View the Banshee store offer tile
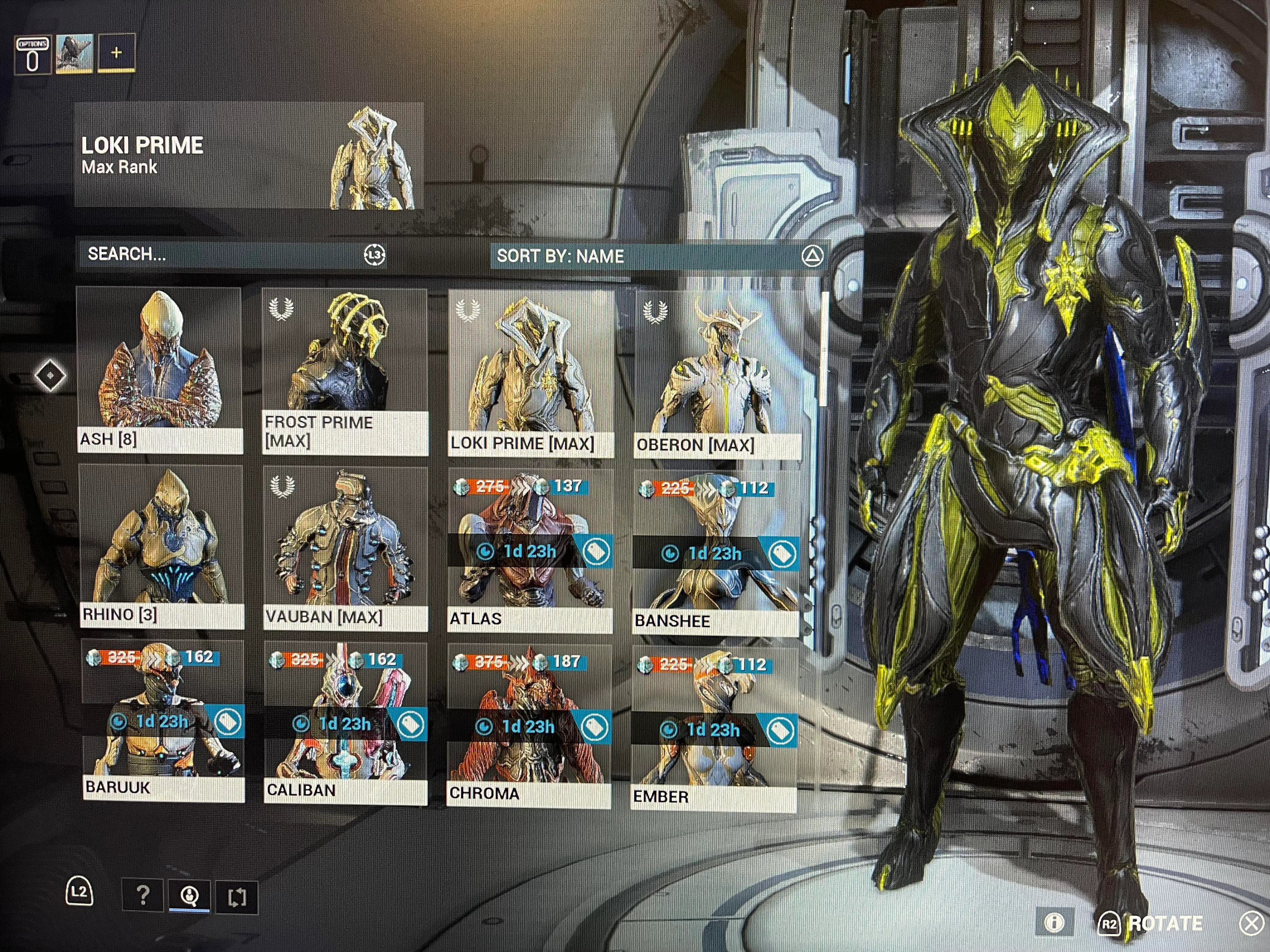Image resolution: width=1270 pixels, height=952 pixels. pos(715,554)
